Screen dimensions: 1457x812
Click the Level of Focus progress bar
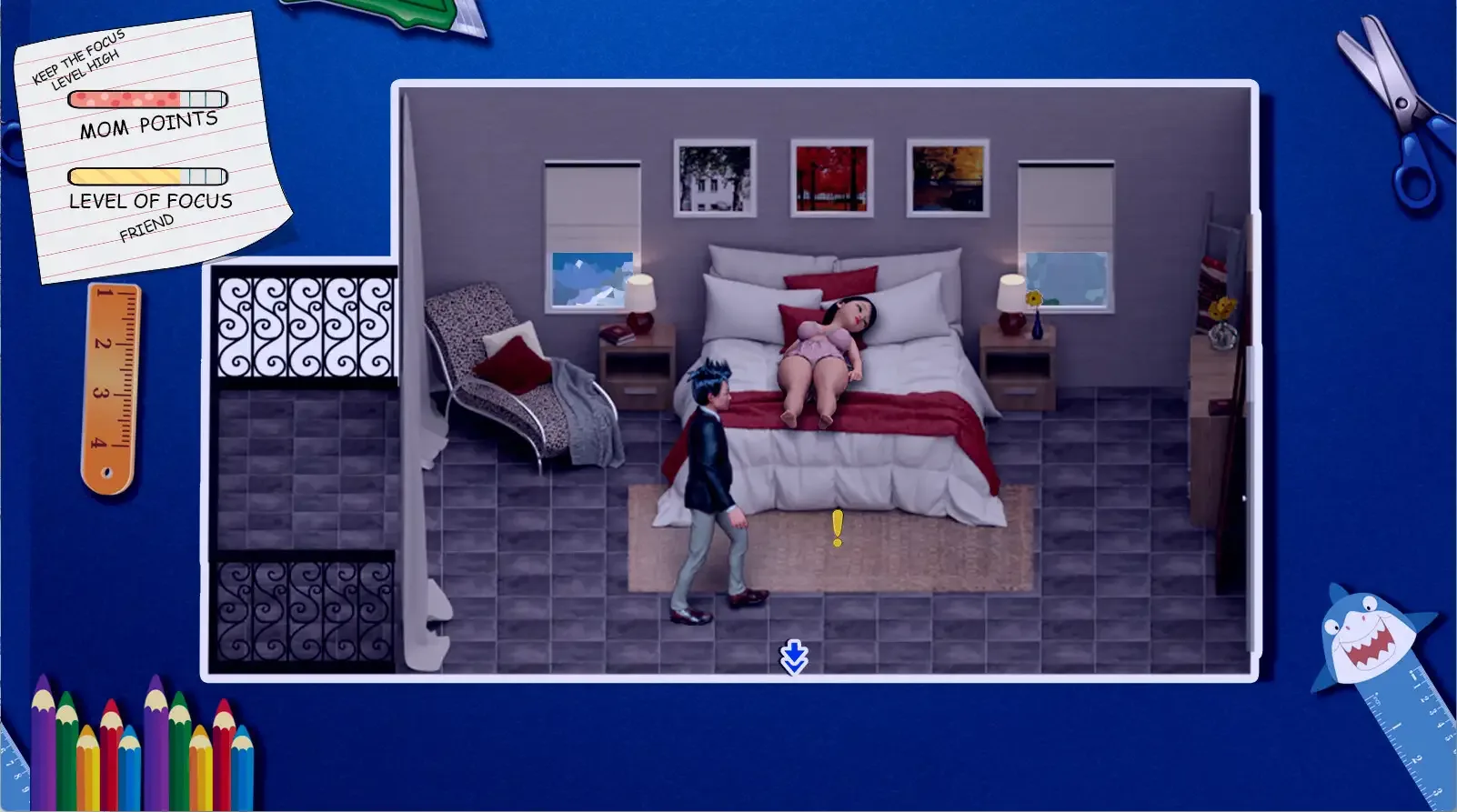pos(146,175)
